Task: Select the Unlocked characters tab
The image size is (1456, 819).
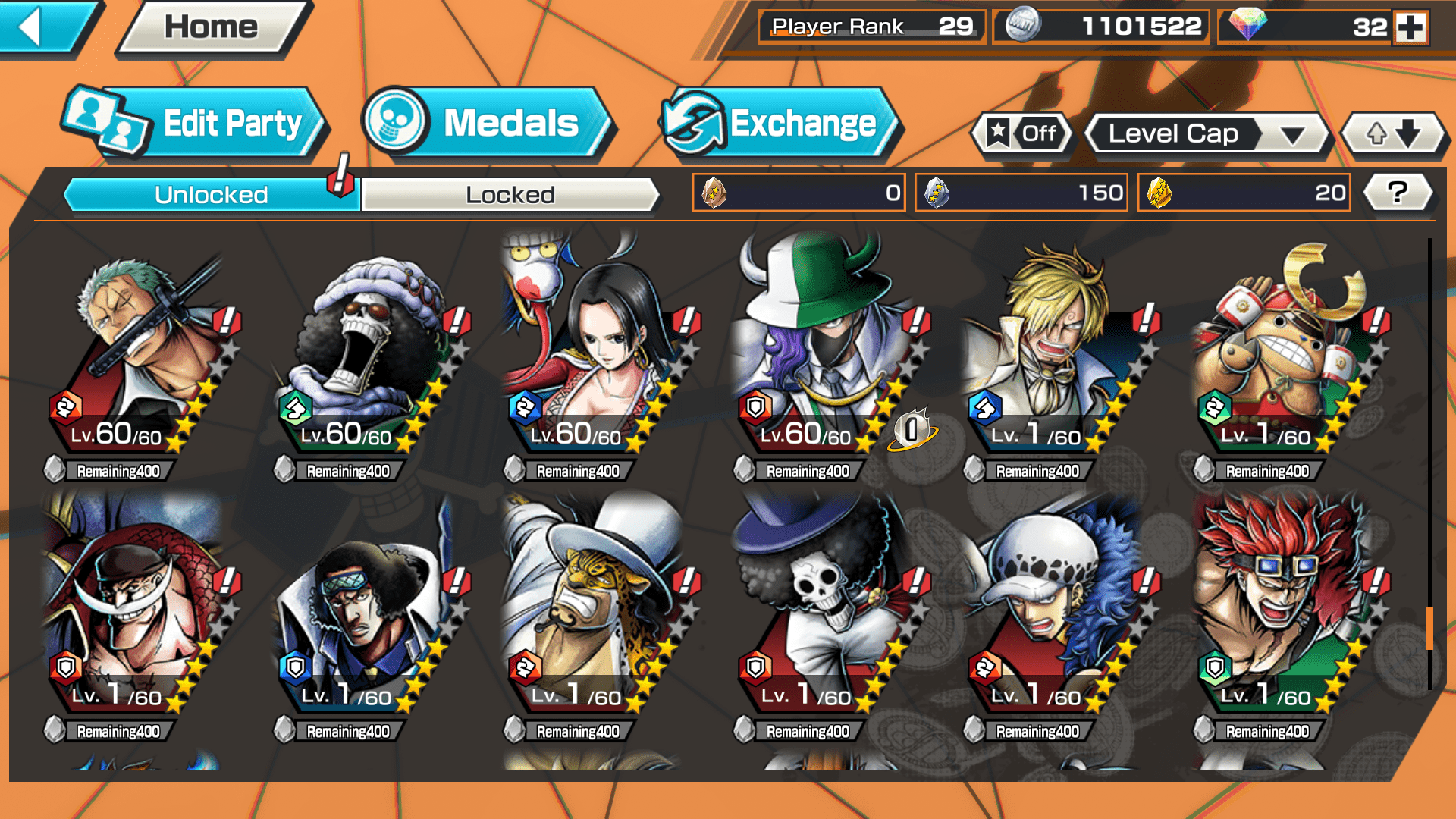Action: click(x=211, y=195)
